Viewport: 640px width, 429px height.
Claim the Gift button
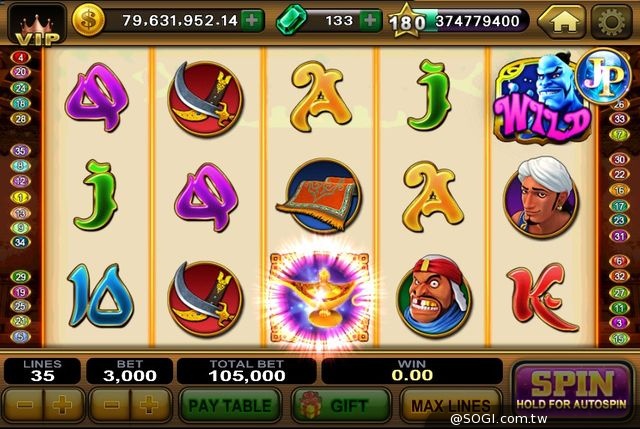point(341,405)
